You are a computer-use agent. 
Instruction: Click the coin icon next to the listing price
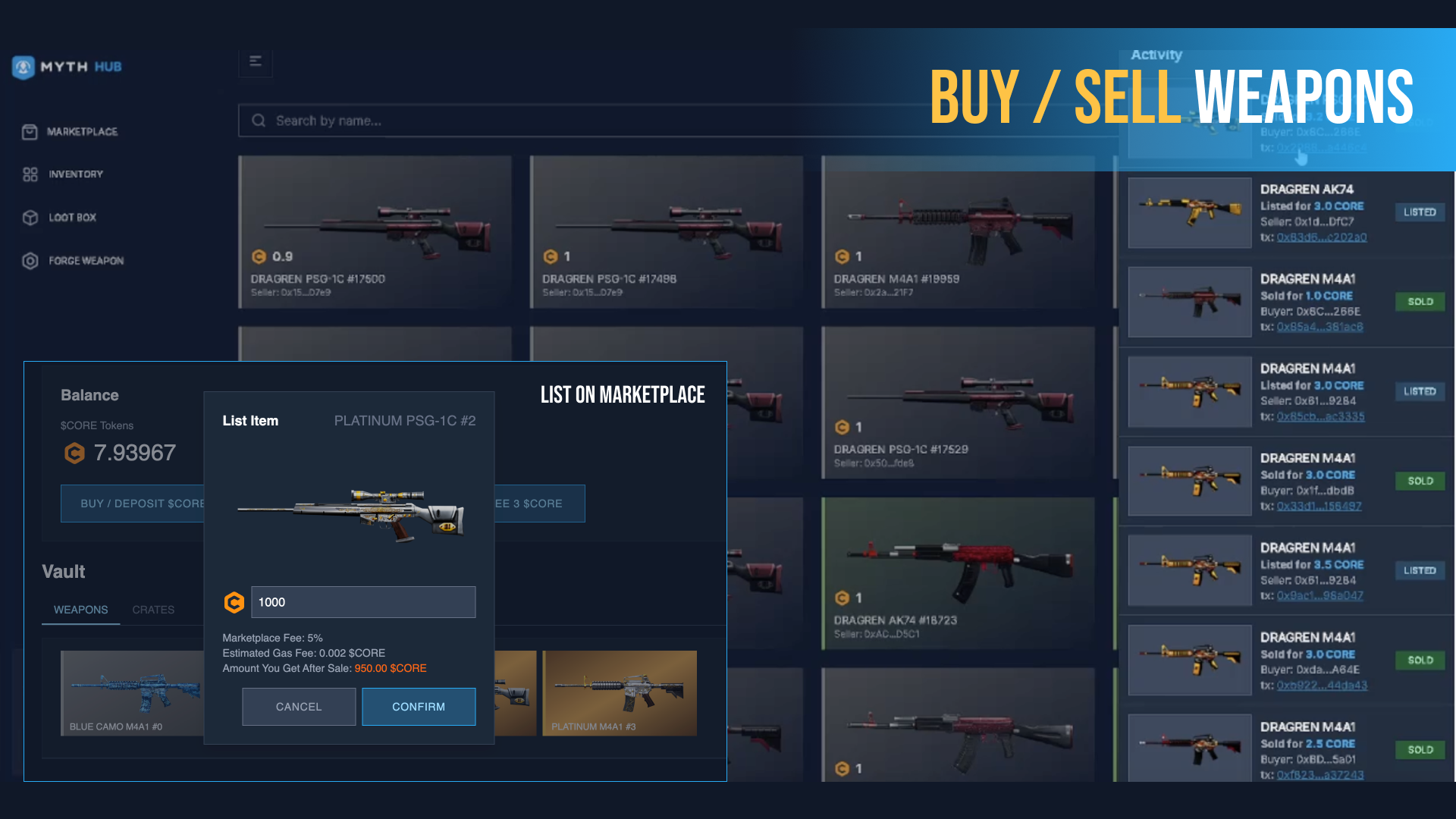click(x=234, y=602)
